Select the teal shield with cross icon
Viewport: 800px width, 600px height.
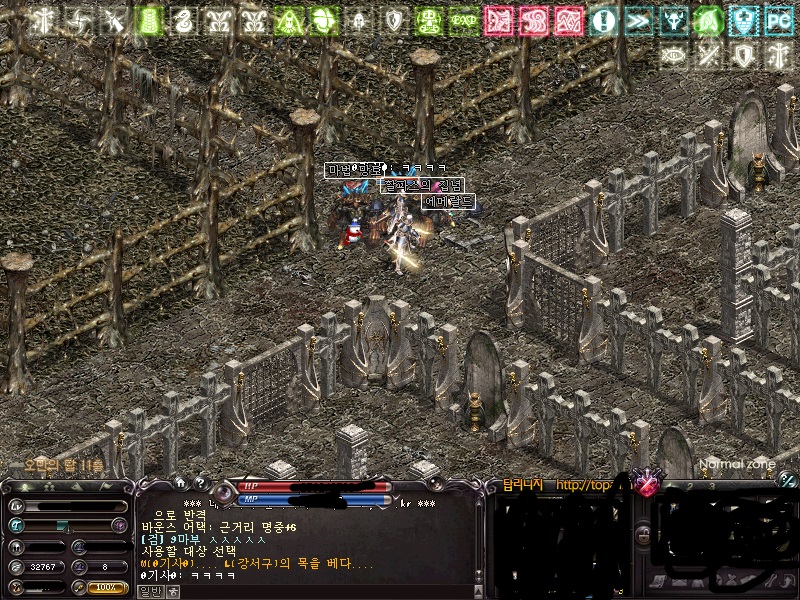743,20
